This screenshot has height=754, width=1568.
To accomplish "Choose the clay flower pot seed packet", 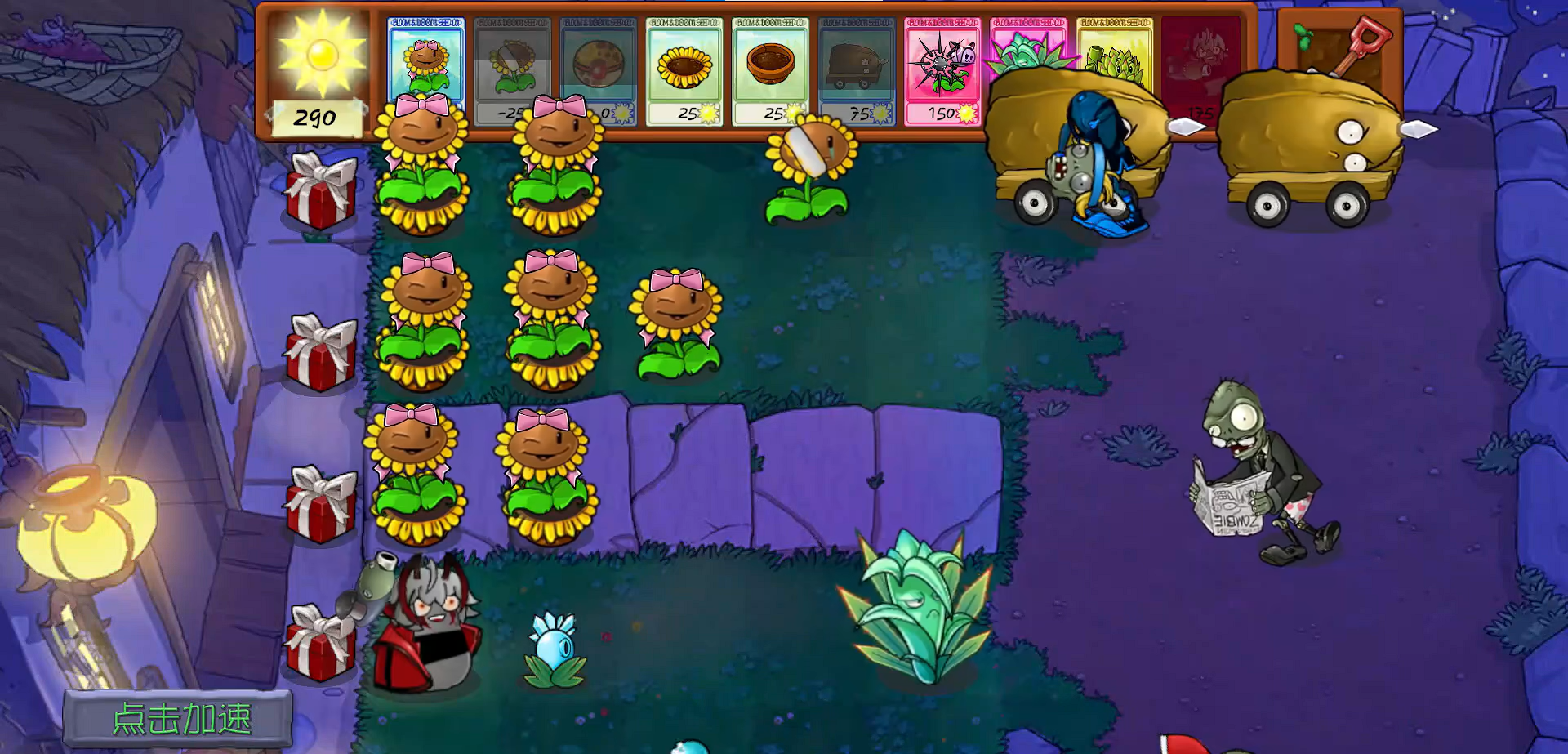I will [770, 71].
